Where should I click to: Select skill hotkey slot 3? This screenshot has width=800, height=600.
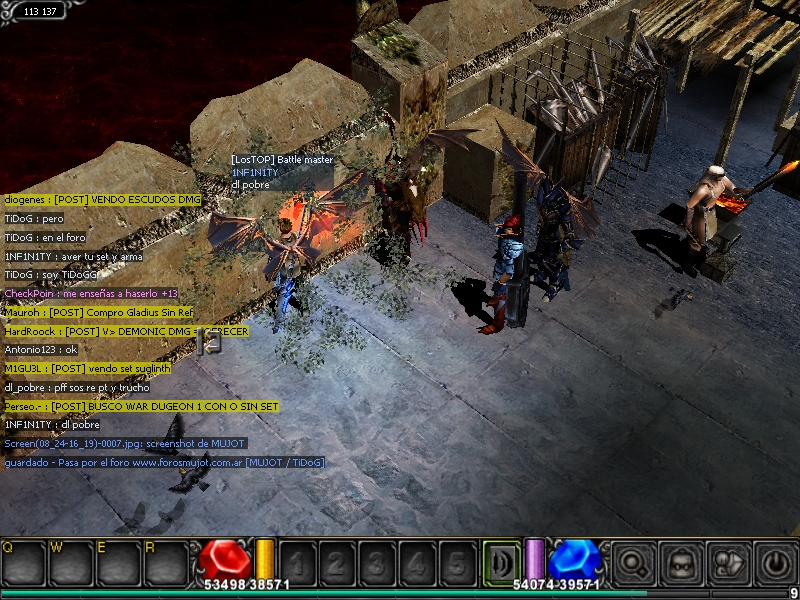tap(376, 562)
